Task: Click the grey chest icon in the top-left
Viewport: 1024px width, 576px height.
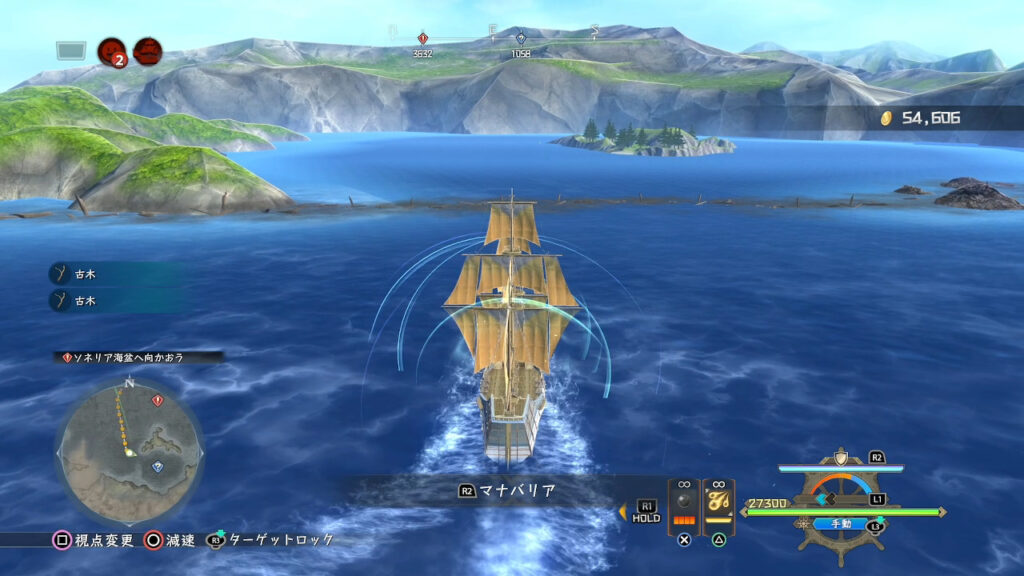Action: click(x=70, y=50)
